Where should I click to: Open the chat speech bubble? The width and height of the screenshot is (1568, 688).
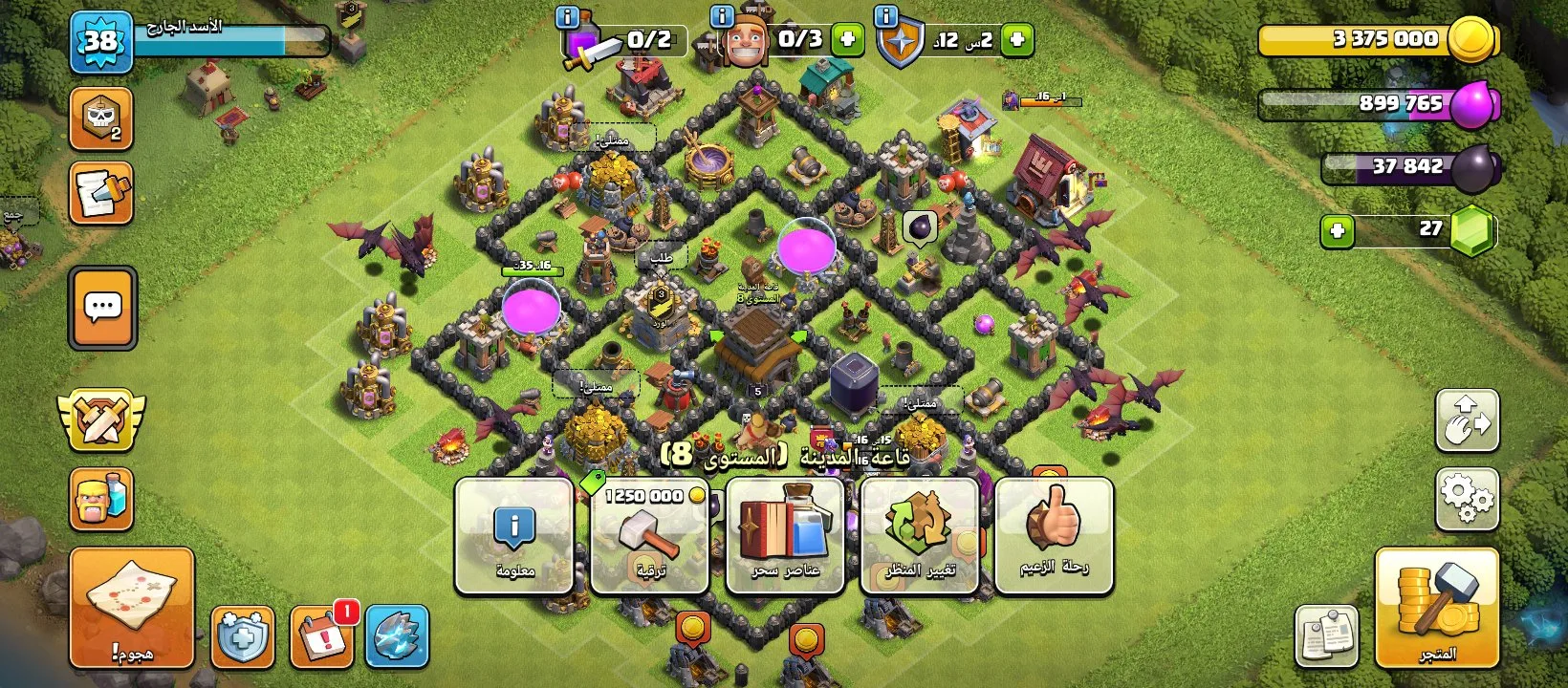[x=102, y=308]
